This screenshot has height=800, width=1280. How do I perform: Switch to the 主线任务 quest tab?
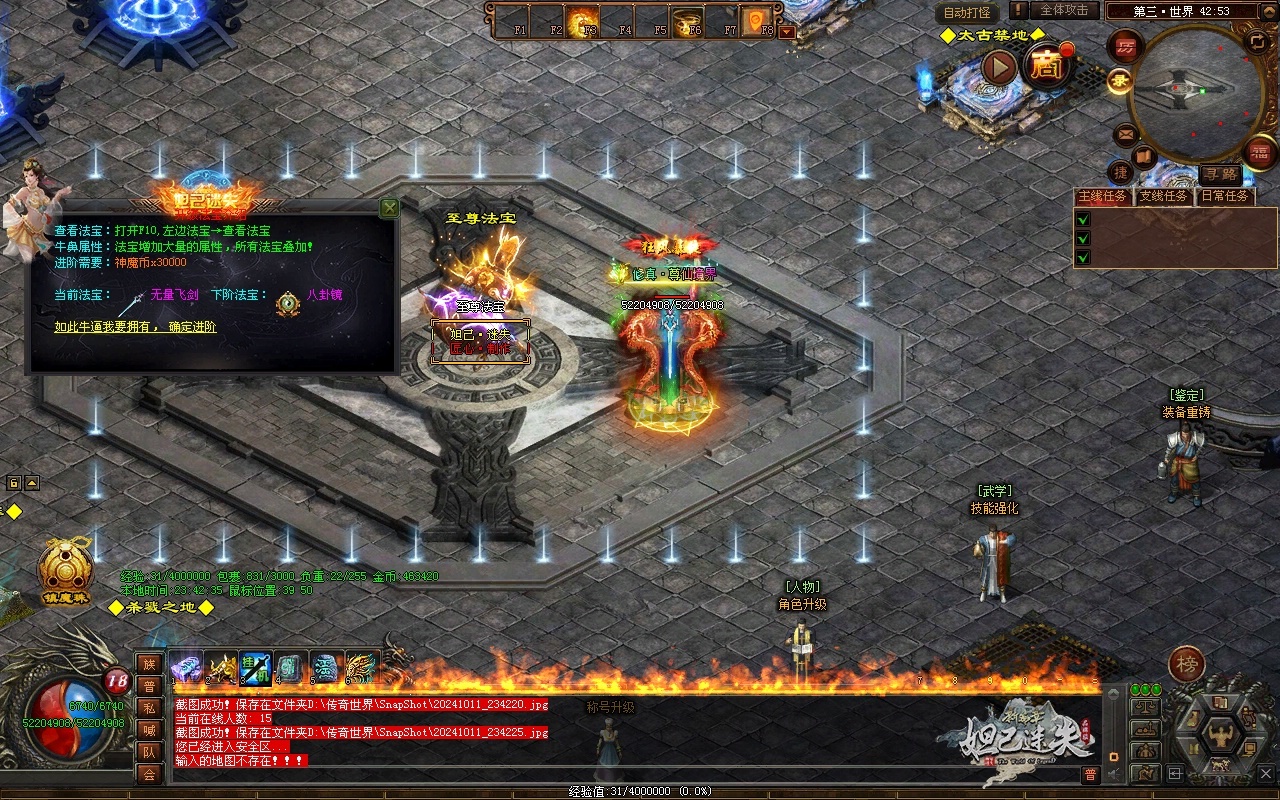pos(1103,196)
